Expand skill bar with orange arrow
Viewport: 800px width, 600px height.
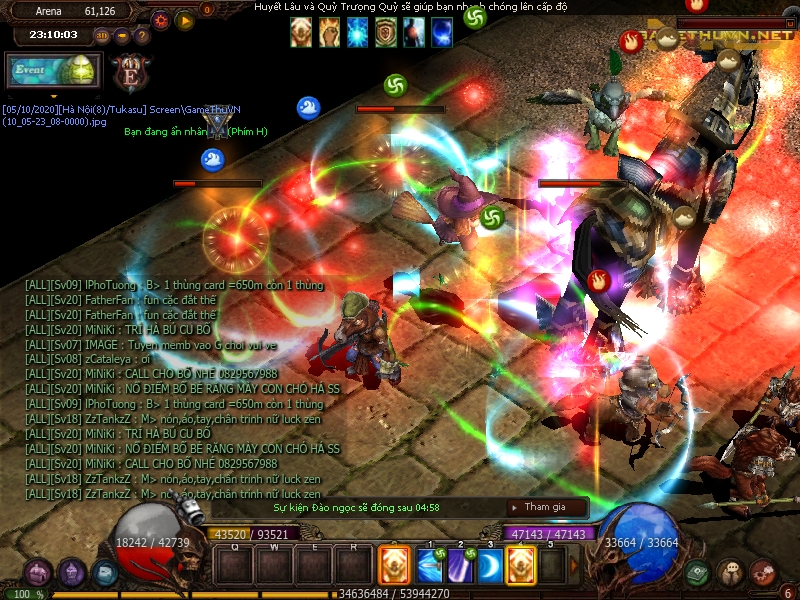pyautogui.click(x=574, y=566)
